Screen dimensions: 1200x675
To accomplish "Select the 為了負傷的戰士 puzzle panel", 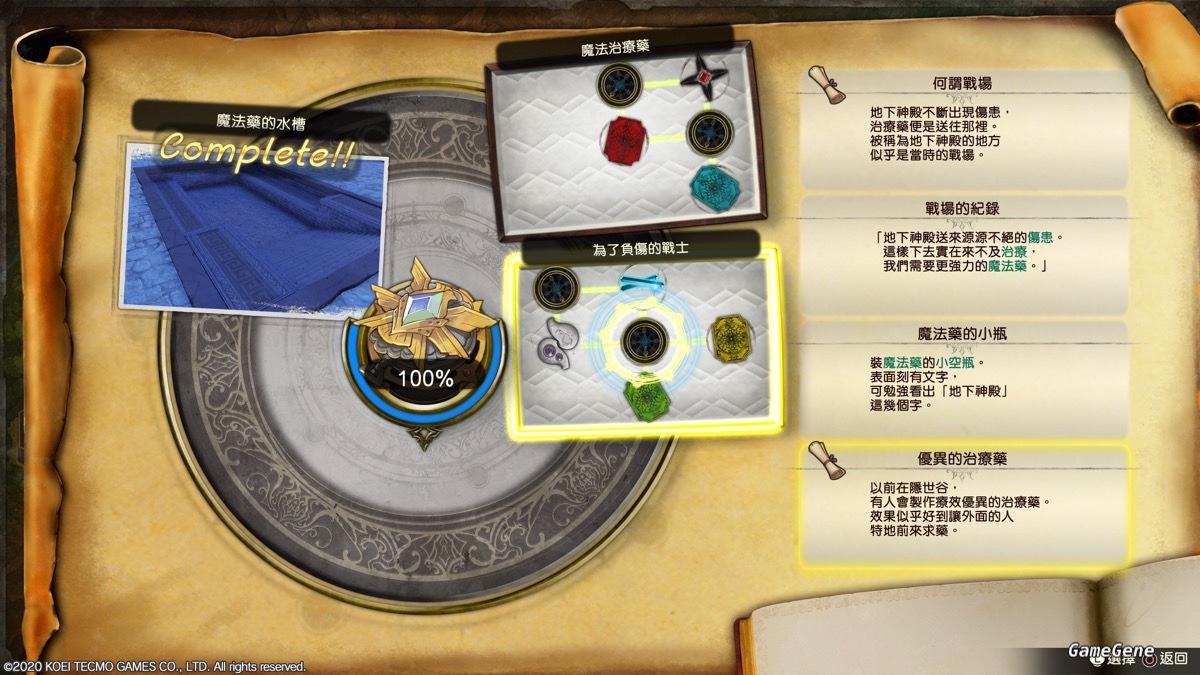I will point(644,340).
